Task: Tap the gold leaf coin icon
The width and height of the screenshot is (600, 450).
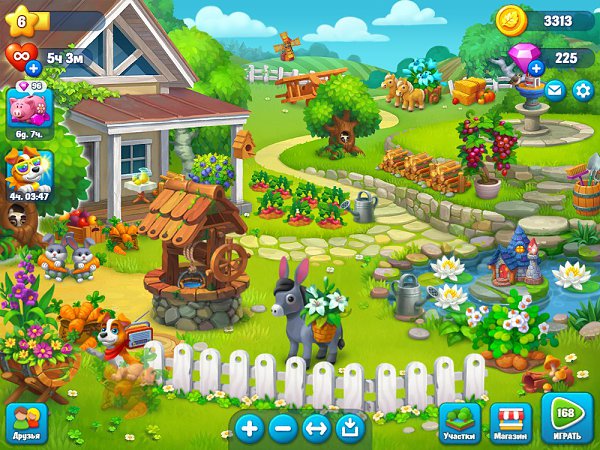Action: click(510, 21)
